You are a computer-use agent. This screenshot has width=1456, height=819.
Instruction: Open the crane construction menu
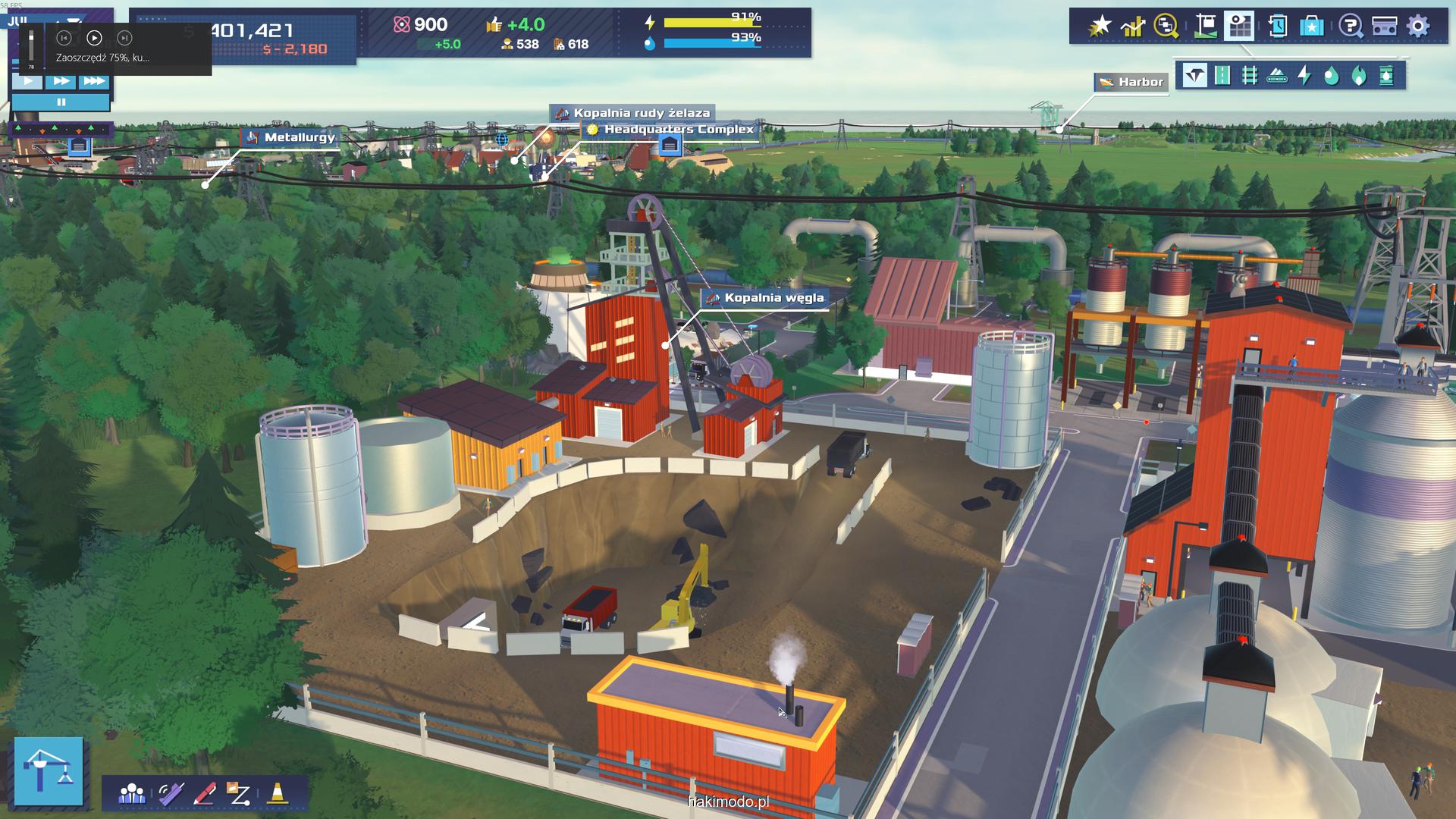(49, 770)
